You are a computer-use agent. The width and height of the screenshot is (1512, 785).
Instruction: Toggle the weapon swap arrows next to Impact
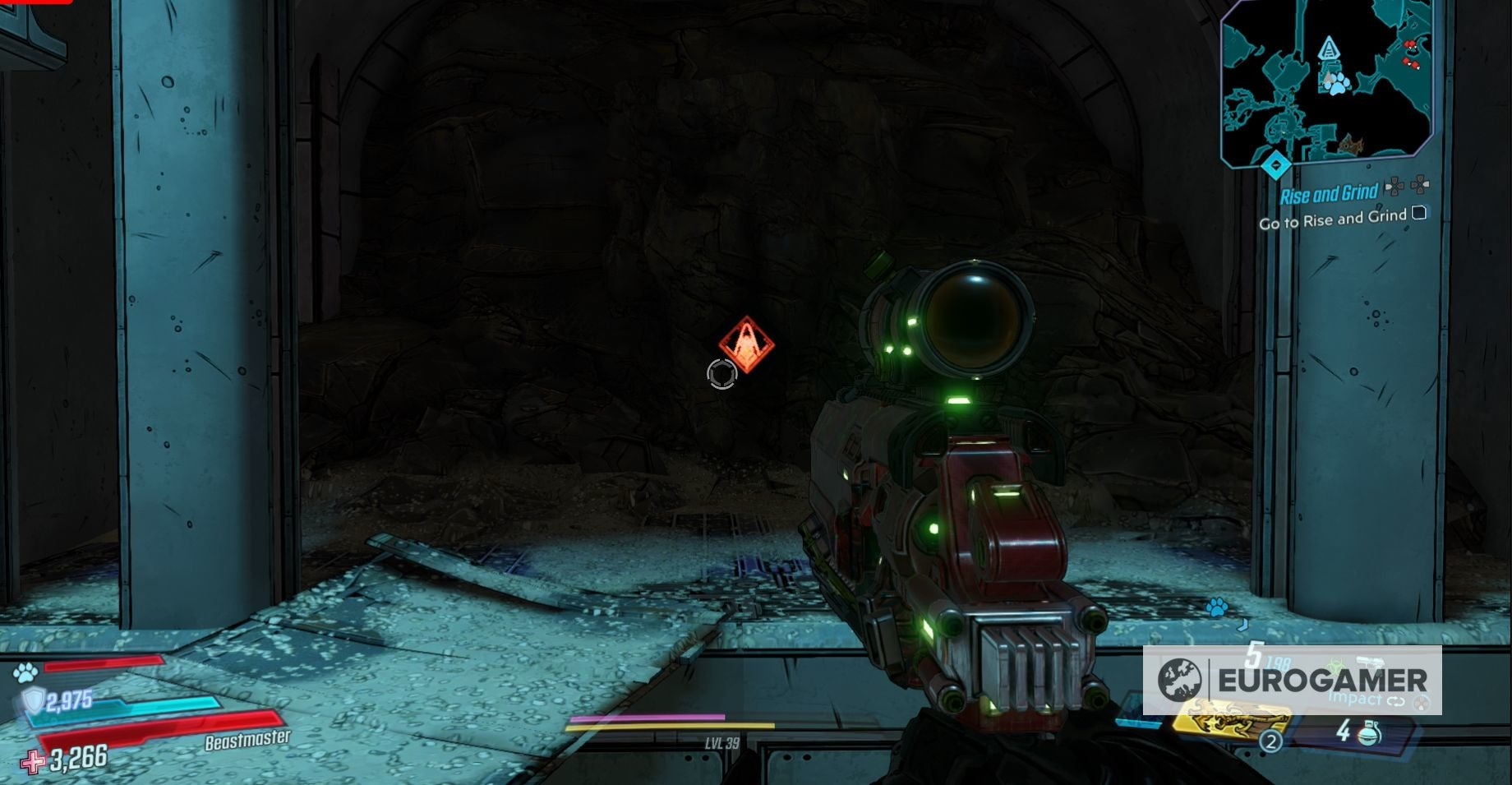(1395, 700)
